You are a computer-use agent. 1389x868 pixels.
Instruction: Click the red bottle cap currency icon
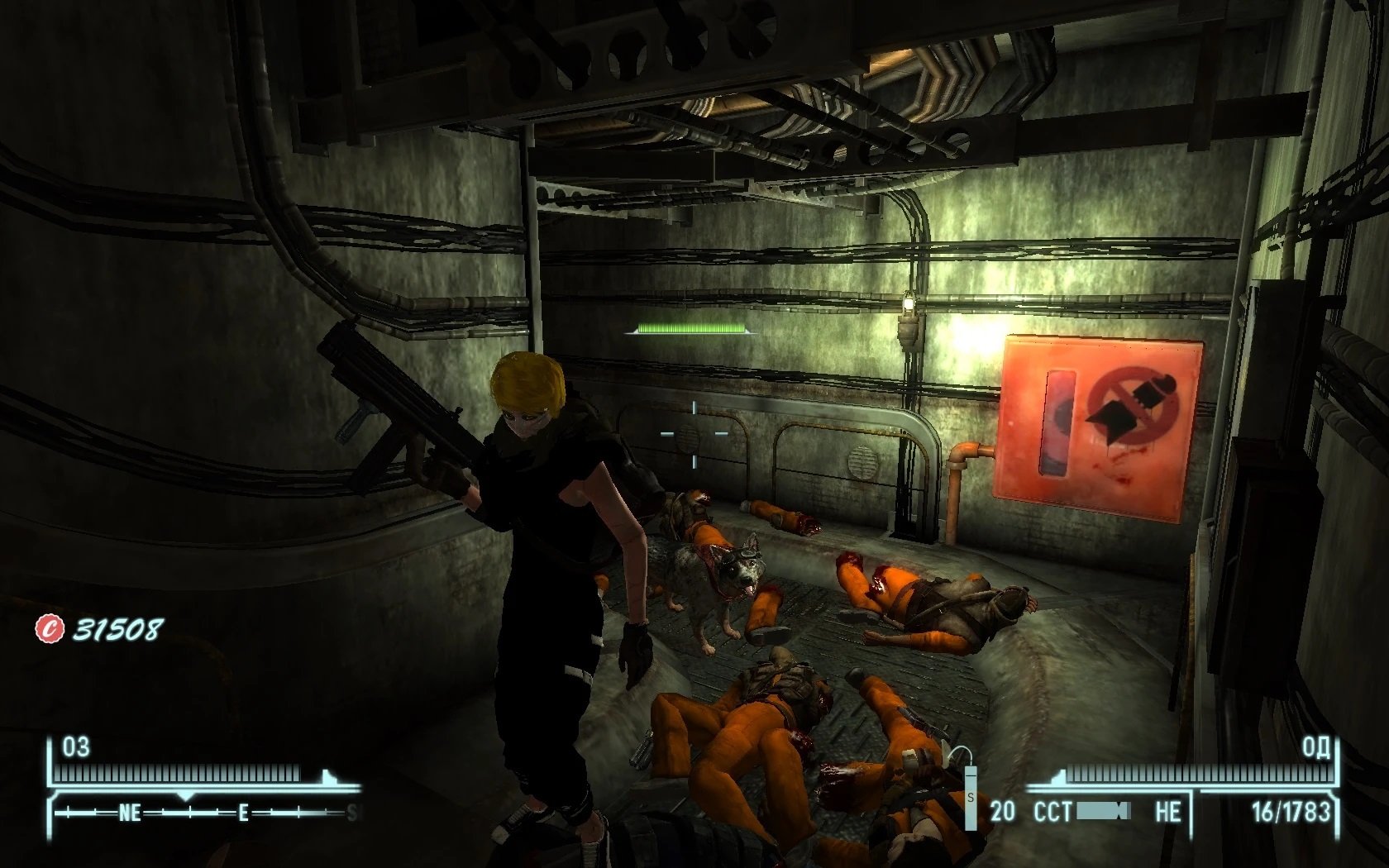coord(50,629)
